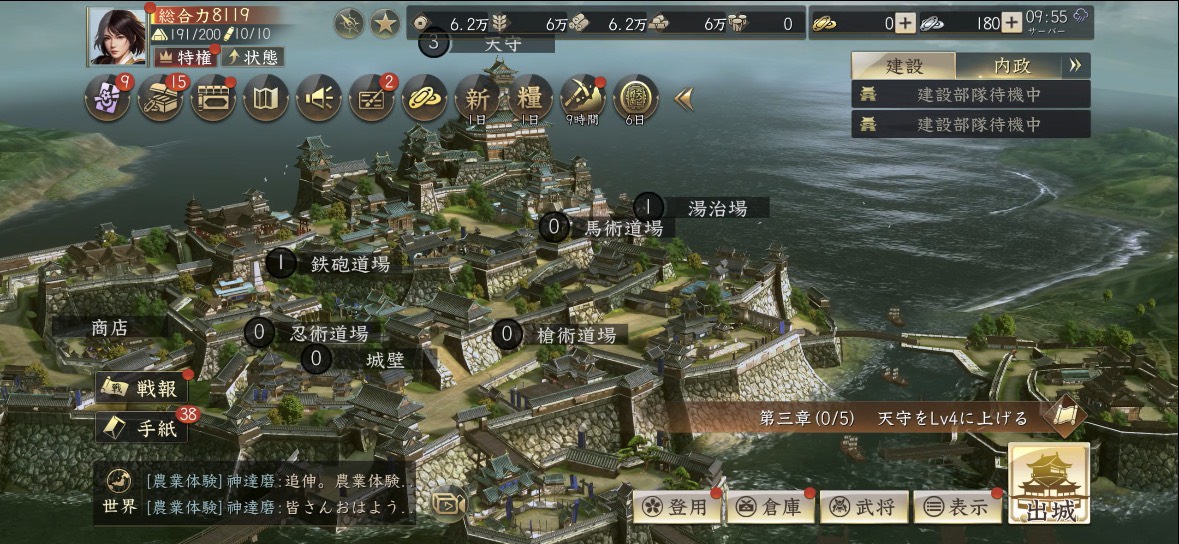Open the 倉庫 warehouse
The width and height of the screenshot is (1179, 544).
tap(768, 507)
